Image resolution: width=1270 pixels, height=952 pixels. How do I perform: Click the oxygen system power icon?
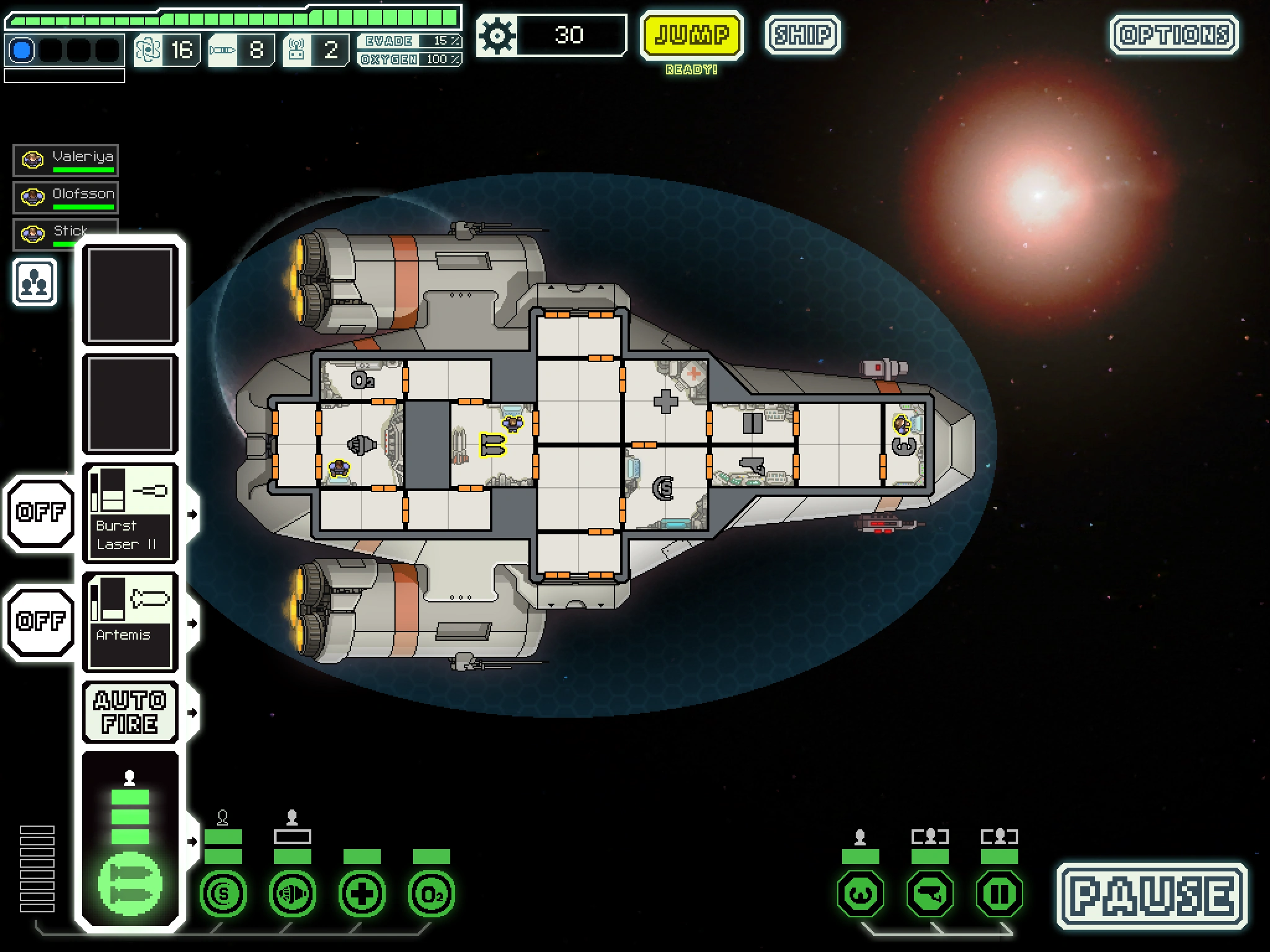tap(432, 893)
